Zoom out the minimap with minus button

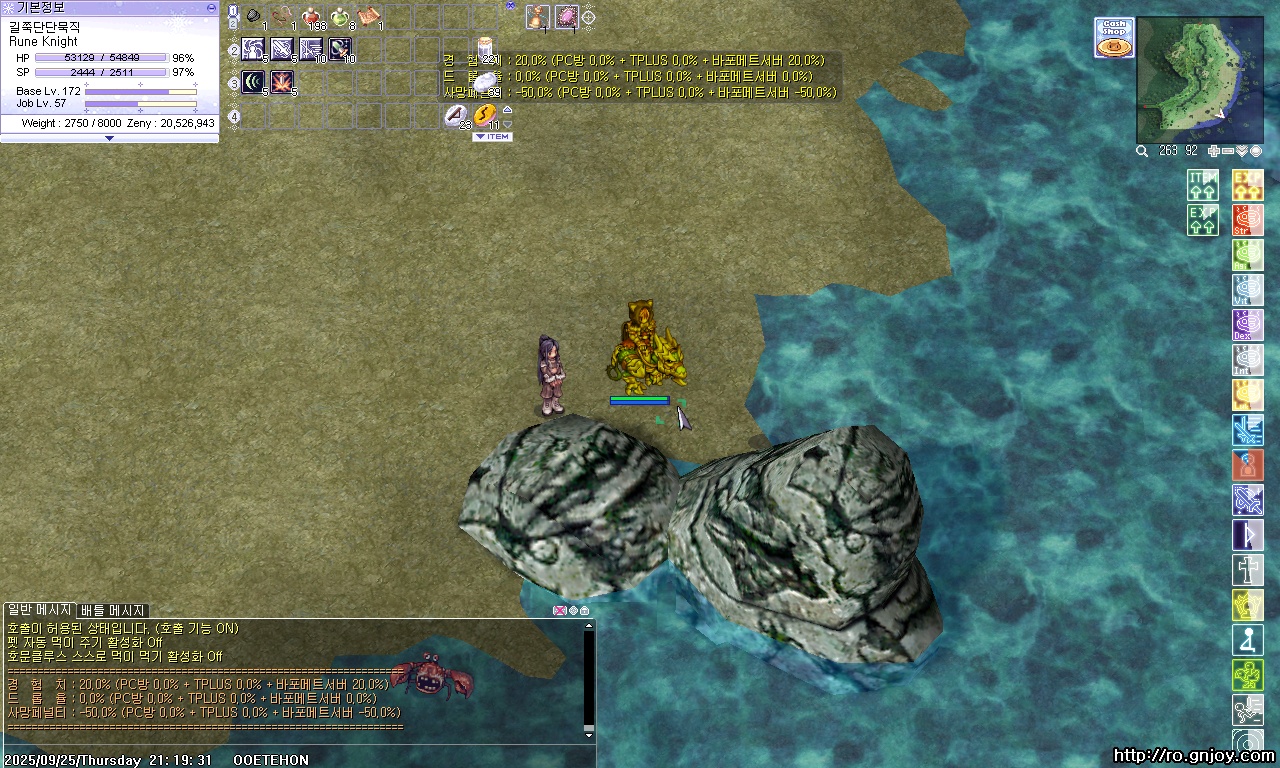(x=1228, y=151)
